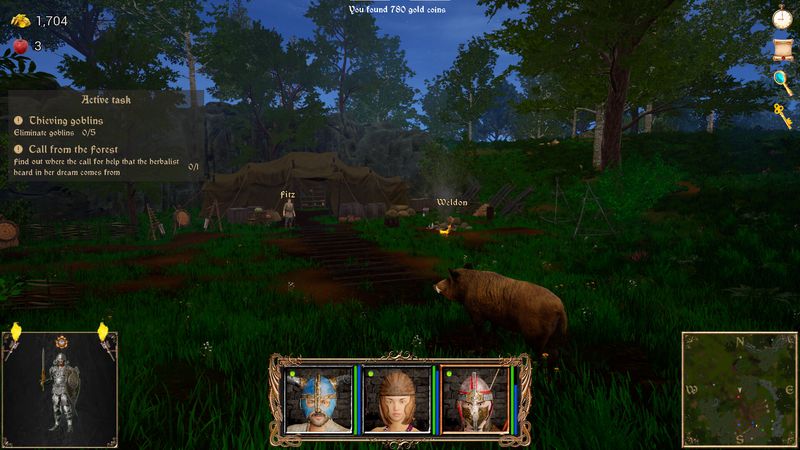Open the armored knight character panel

(60, 387)
